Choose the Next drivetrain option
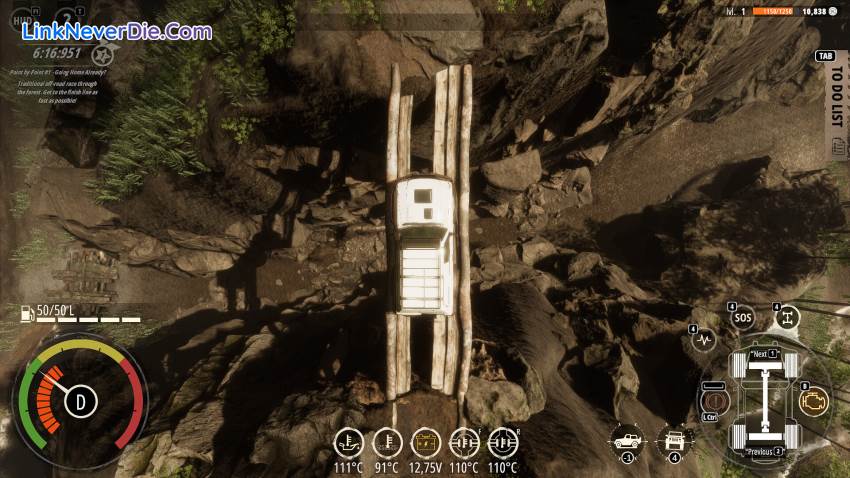Screen dimensions: 850x478 tap(764, 355)
